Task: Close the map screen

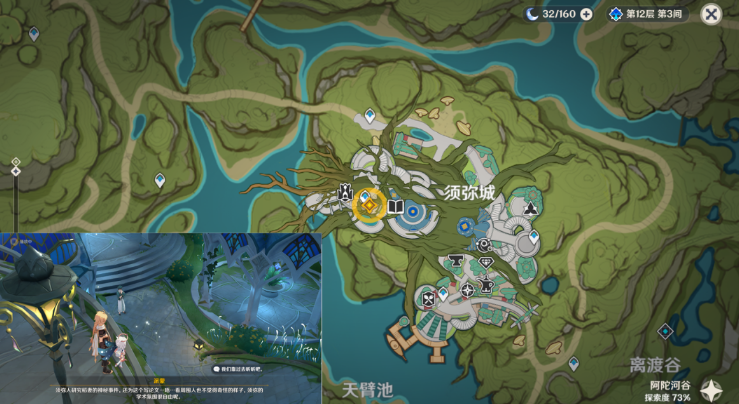Action: [x=711, y=13]
